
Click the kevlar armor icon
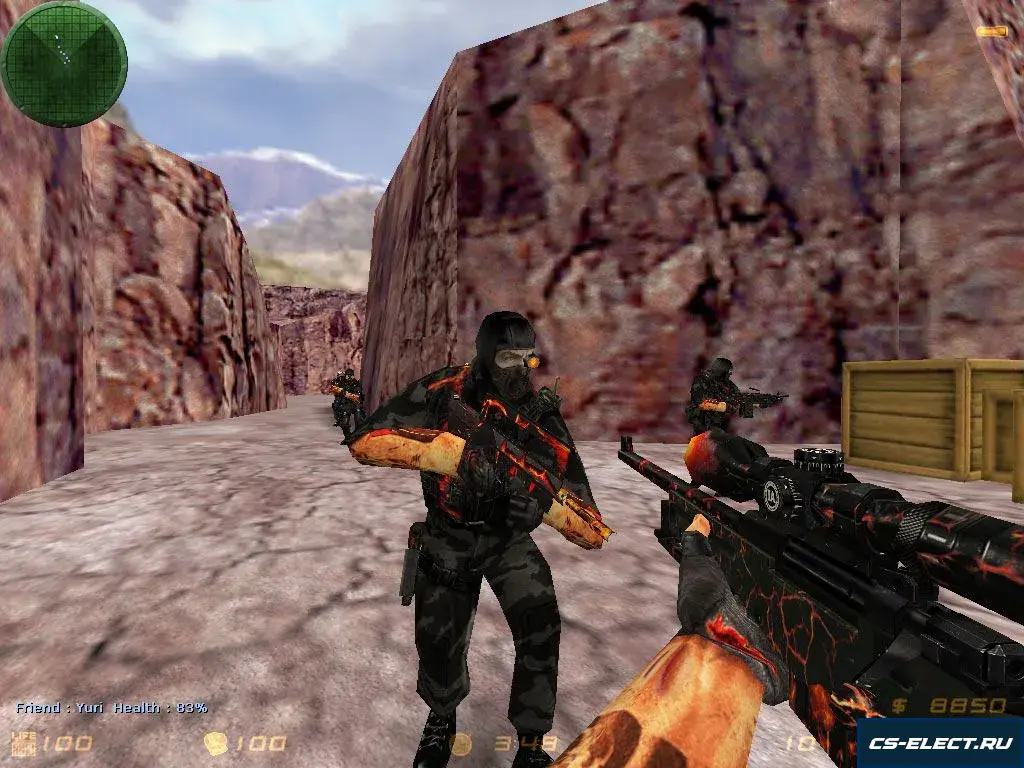(216, 743)
